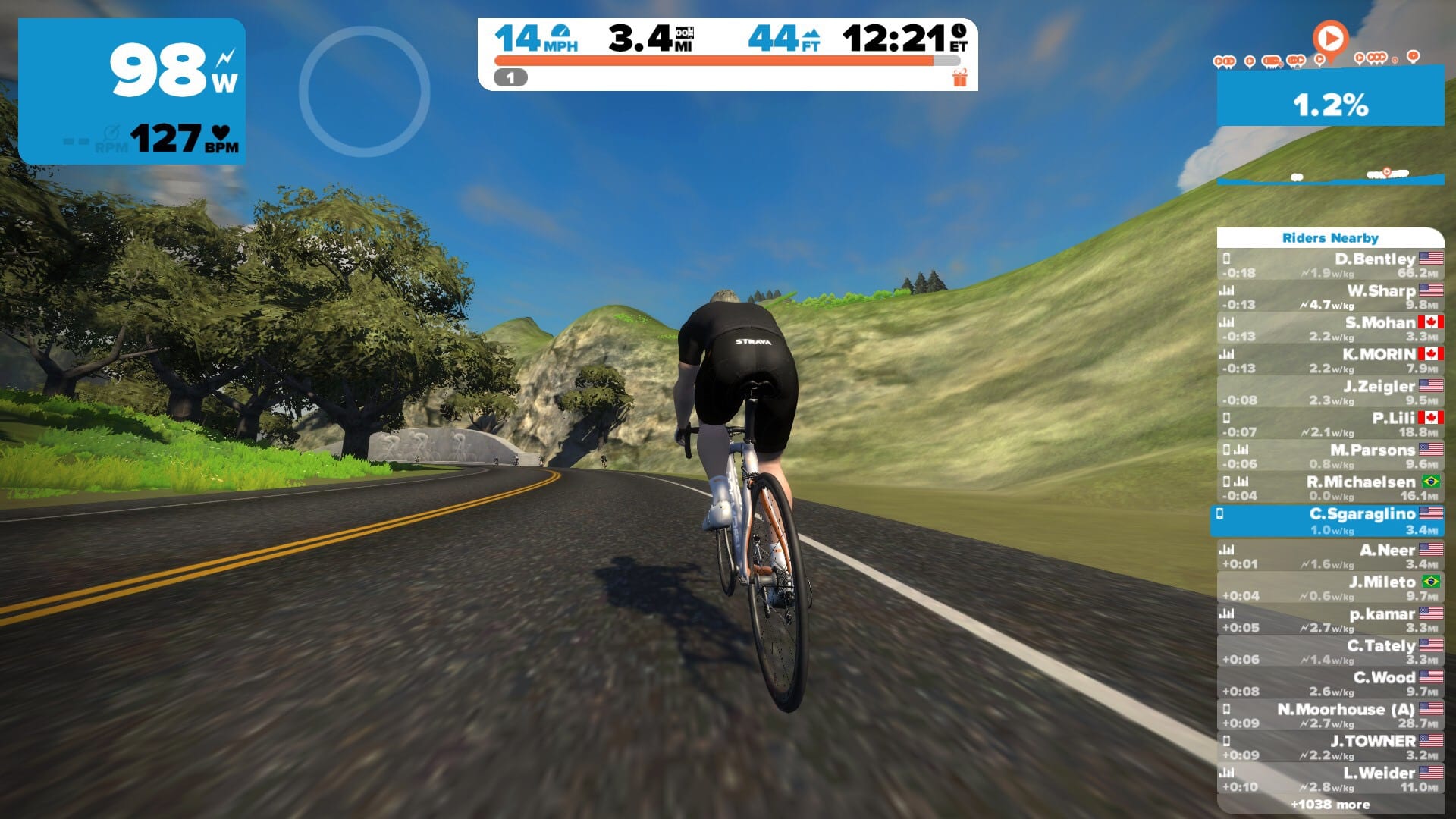Select A.Neer in Riders Nearby

point(1330,557)
